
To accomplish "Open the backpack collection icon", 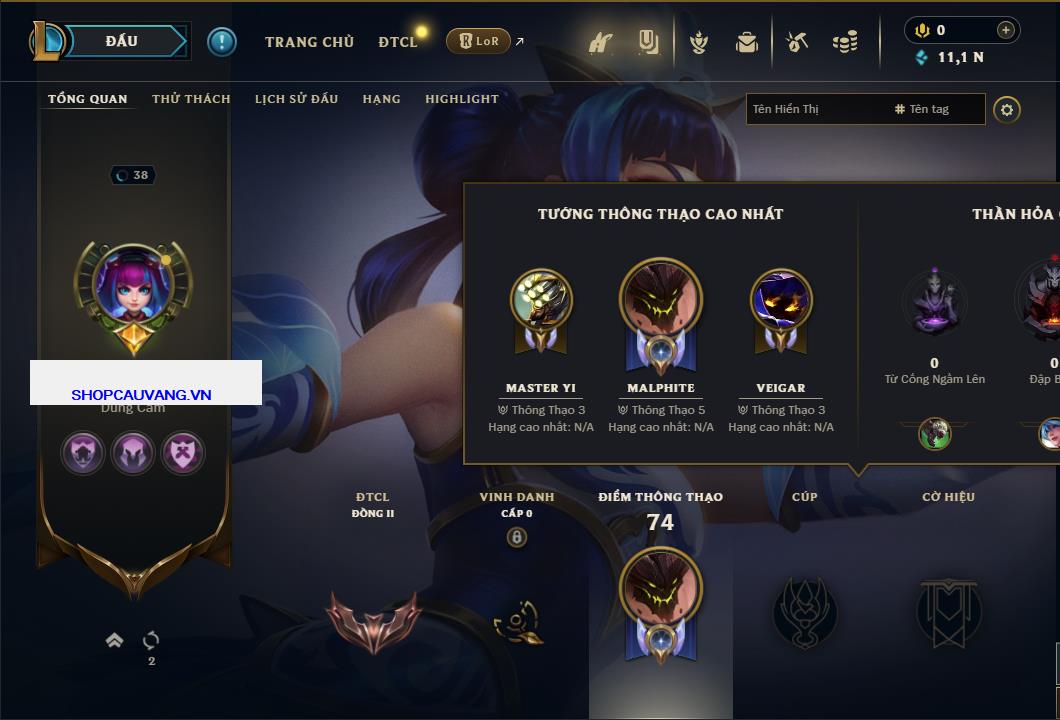I will click(746, 42).
